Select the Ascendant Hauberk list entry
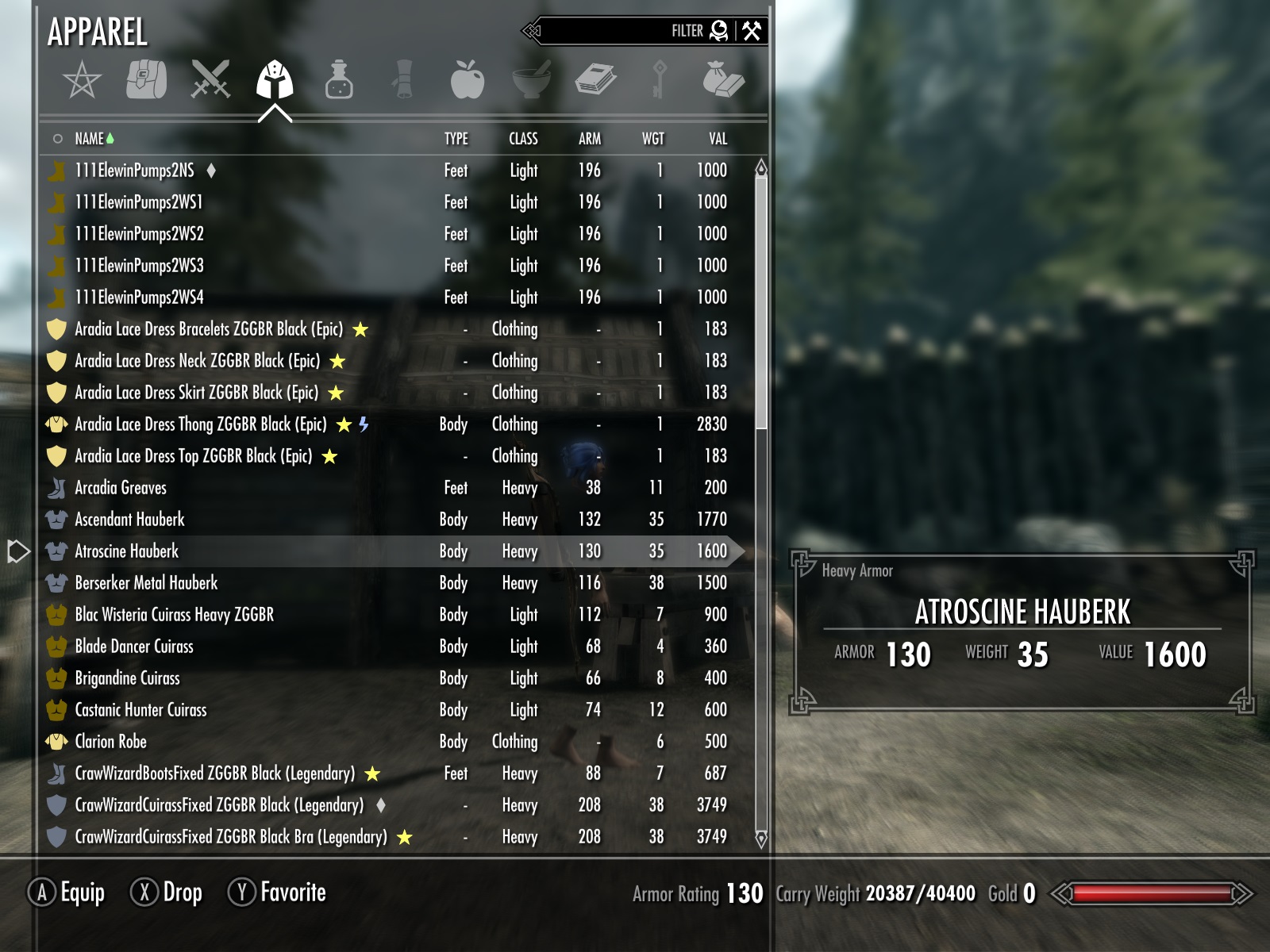Image resolution: width=1270 pixels, height=952 pixels. (x=130, y=519)
